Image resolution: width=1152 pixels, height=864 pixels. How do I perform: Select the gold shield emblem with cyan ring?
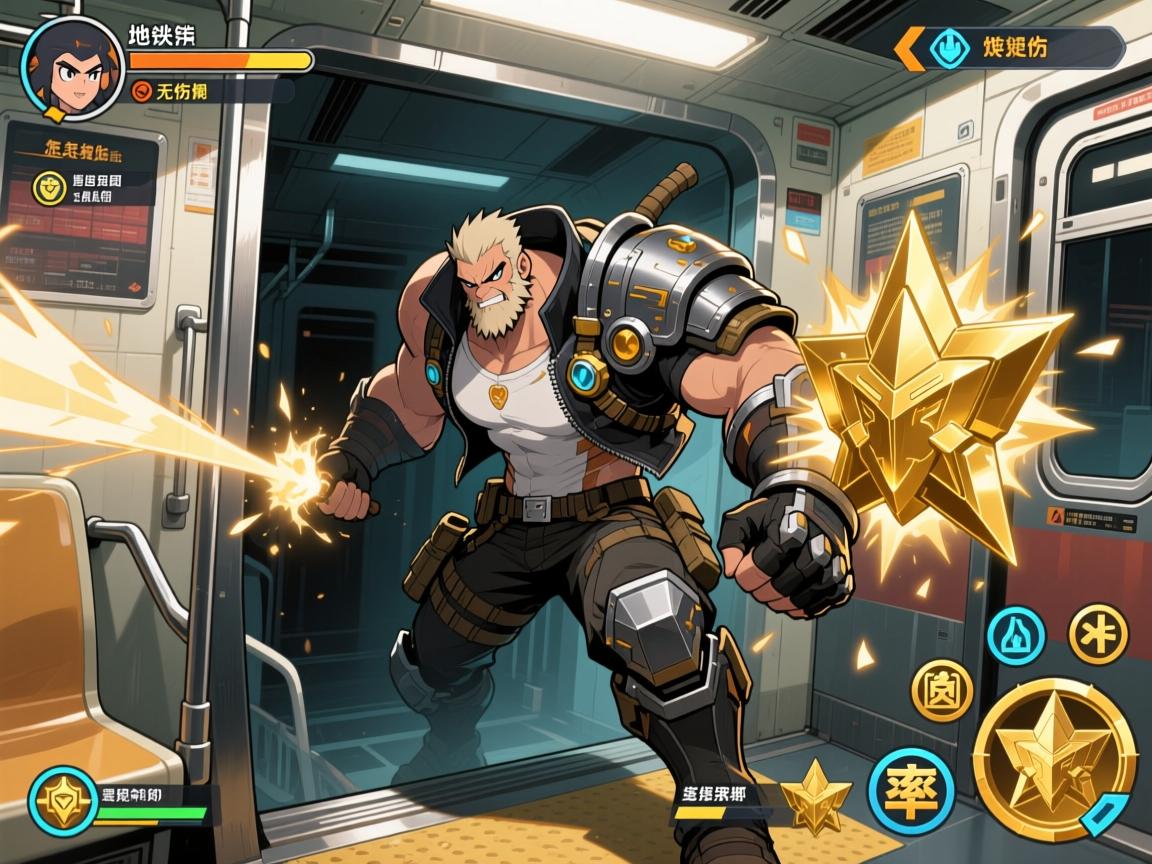(x=63, y=800)
